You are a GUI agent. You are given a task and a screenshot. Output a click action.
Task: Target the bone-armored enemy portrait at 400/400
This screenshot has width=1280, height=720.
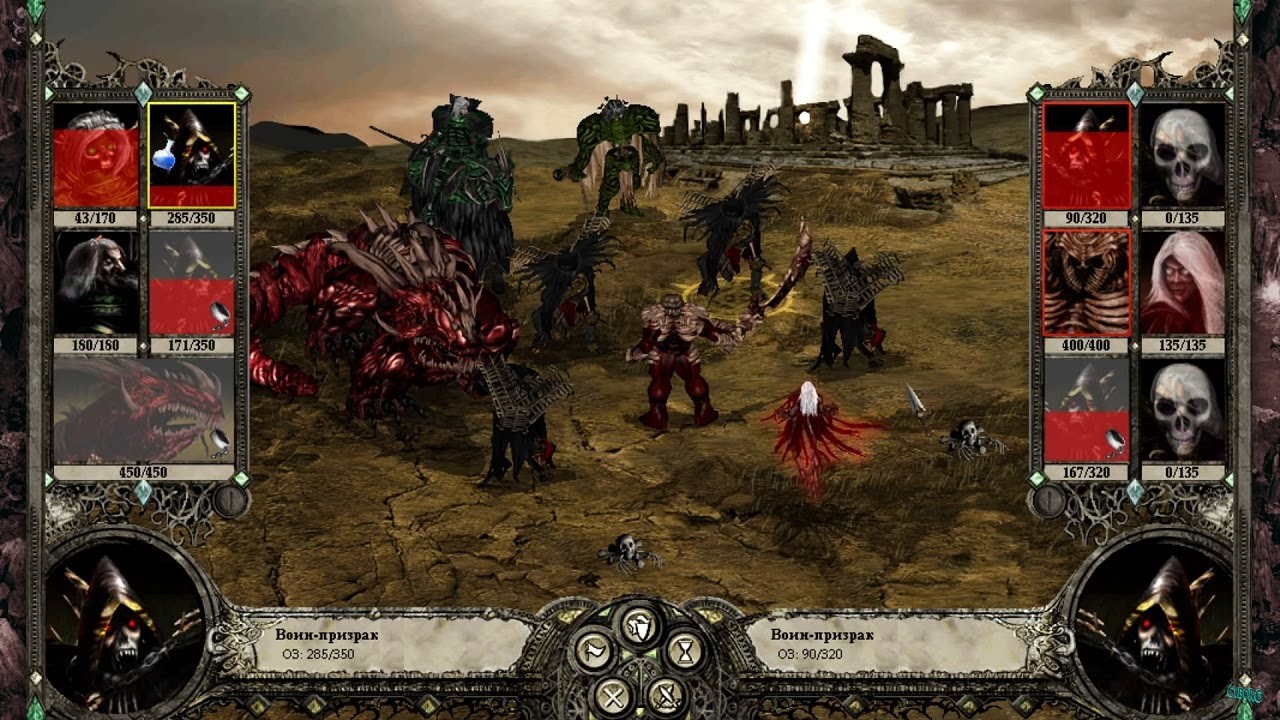(x=1087, y=283)
